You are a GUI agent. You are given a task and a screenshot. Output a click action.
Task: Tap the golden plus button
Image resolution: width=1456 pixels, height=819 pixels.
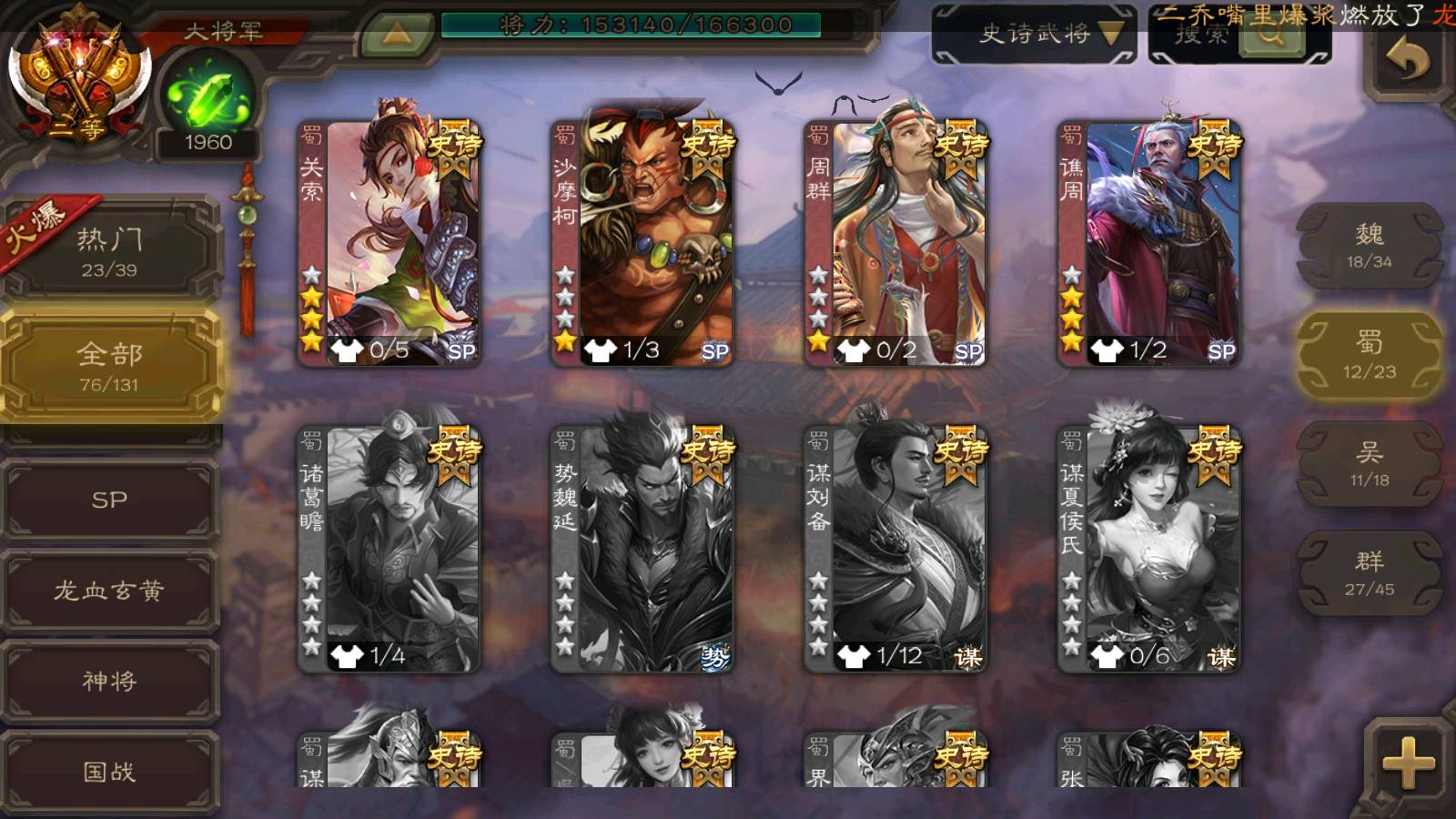coord(1407,763)
